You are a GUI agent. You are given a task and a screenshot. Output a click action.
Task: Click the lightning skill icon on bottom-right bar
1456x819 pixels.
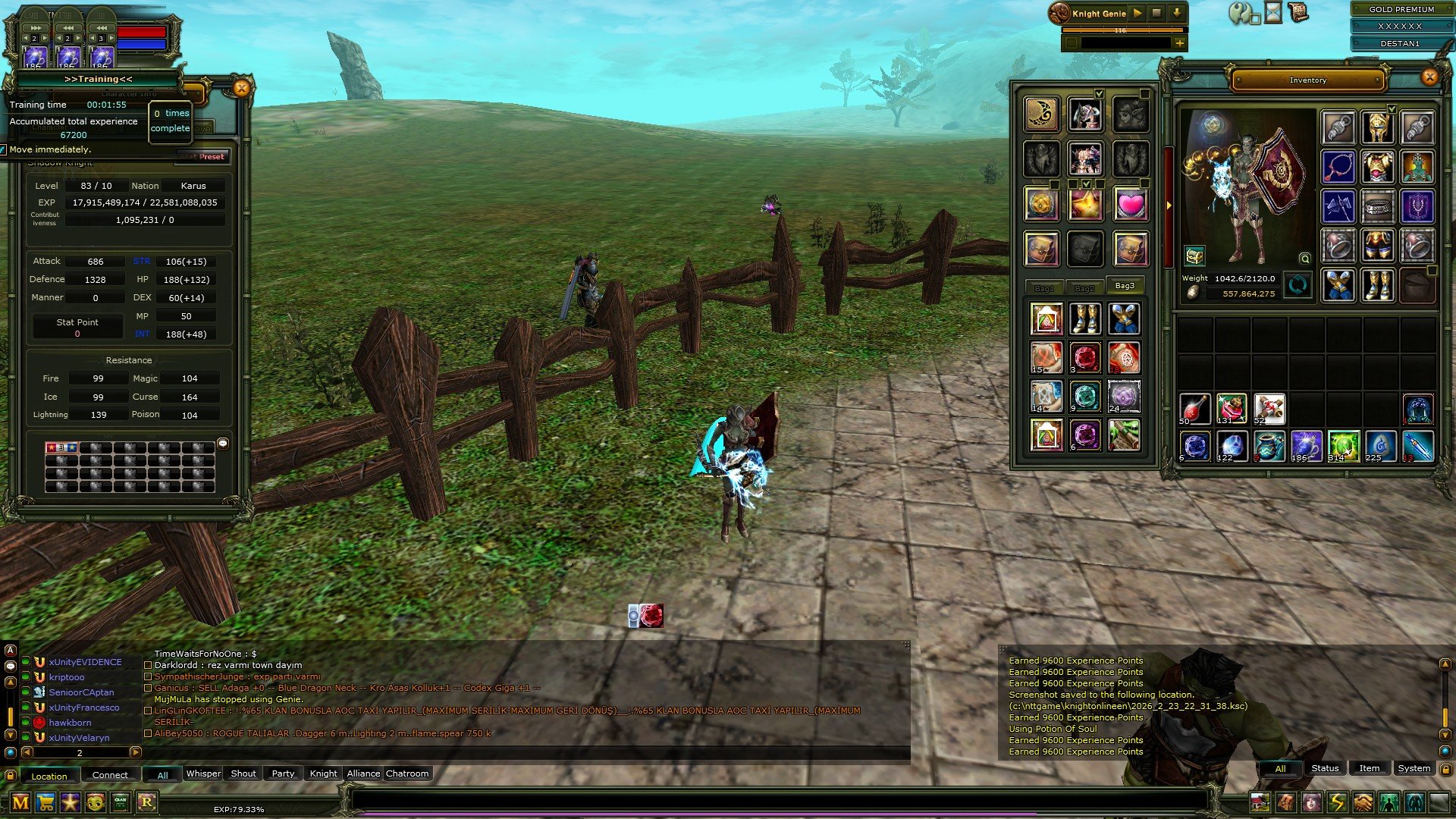[x=1337, y=801]
